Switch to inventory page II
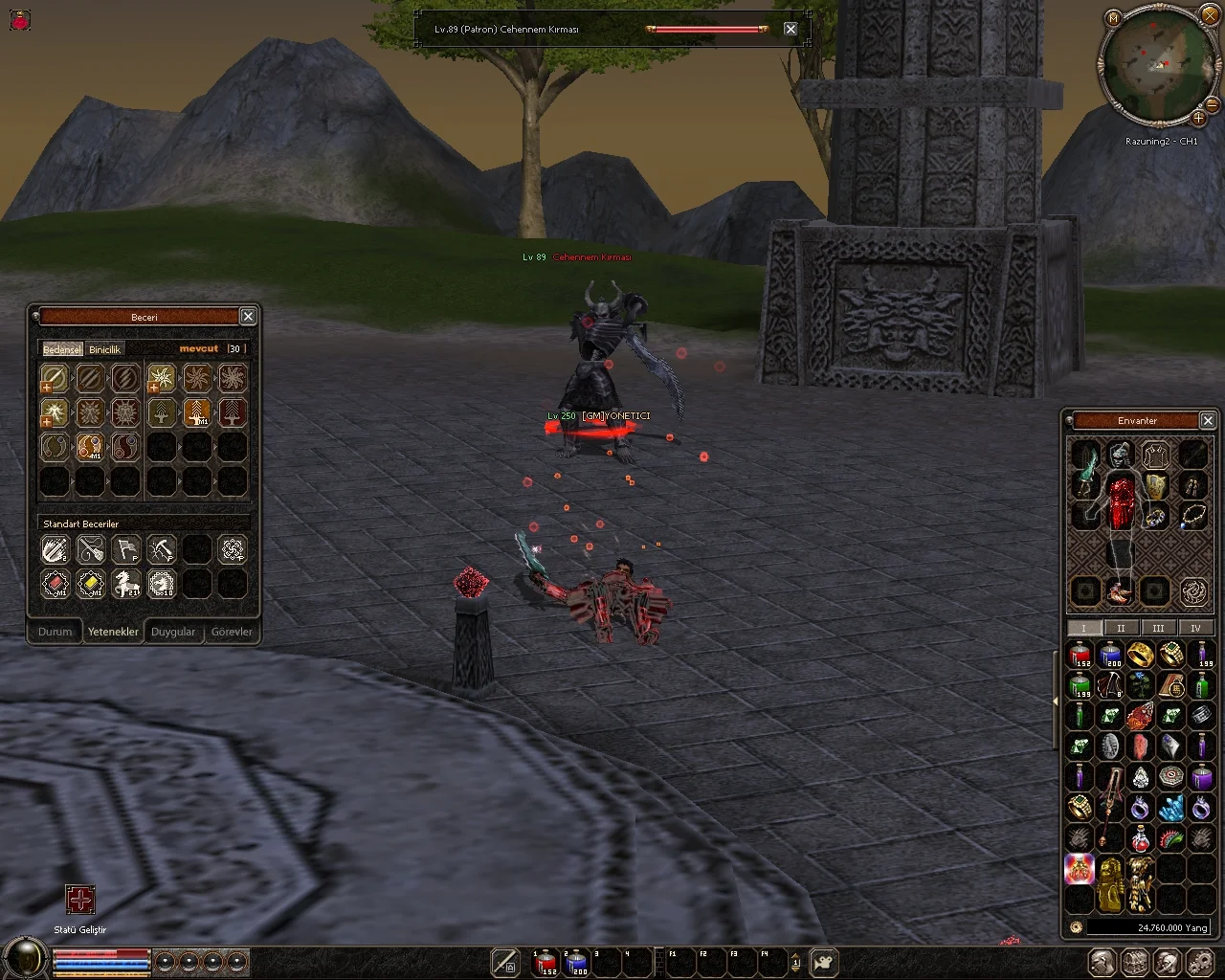The height and width of the screenshot is (980, 1225). (x=1121, y=628)
